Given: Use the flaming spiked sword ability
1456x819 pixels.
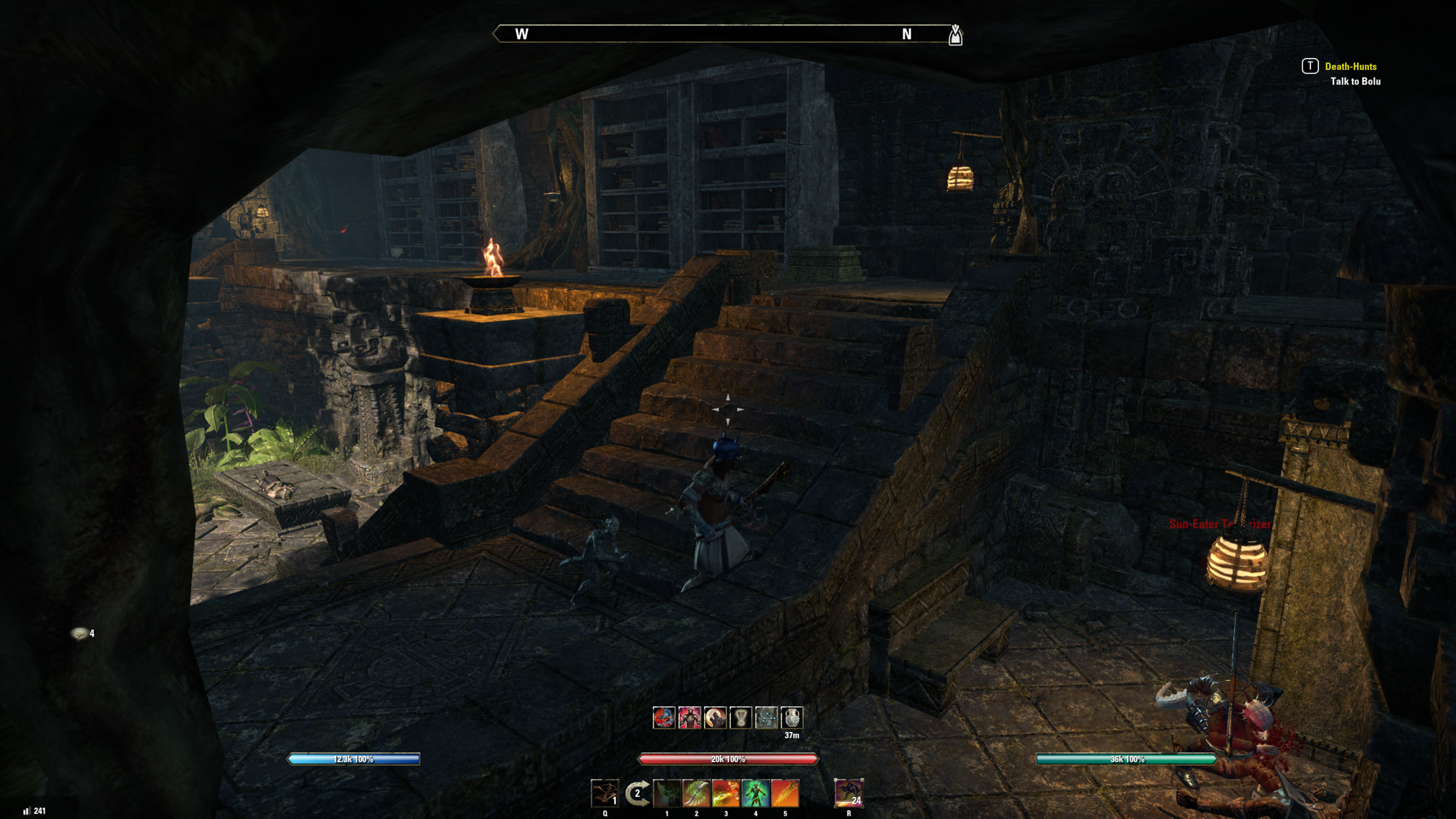Looking at the screenshot, I should [x=785, y=793].
